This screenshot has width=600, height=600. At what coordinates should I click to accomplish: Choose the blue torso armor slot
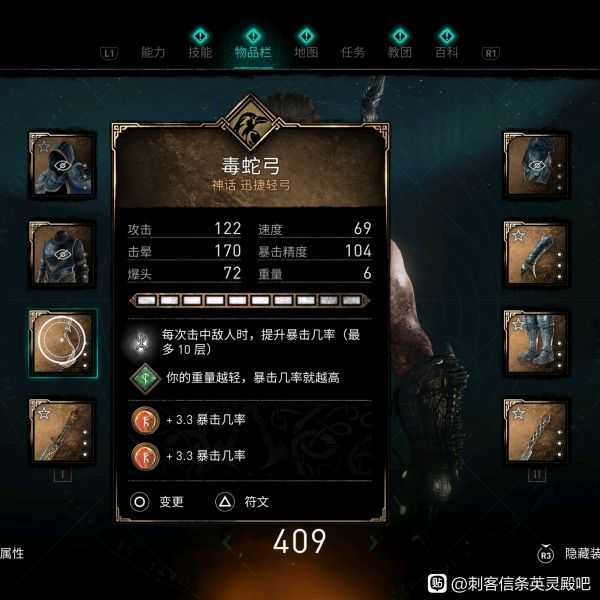coord(62,253)
